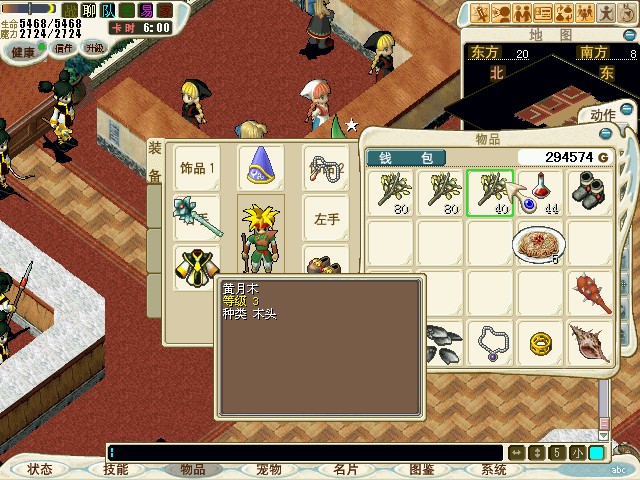Pick the spaghetti plate item
Viewport: 640px width, 480px height.
tap(539, 243)
